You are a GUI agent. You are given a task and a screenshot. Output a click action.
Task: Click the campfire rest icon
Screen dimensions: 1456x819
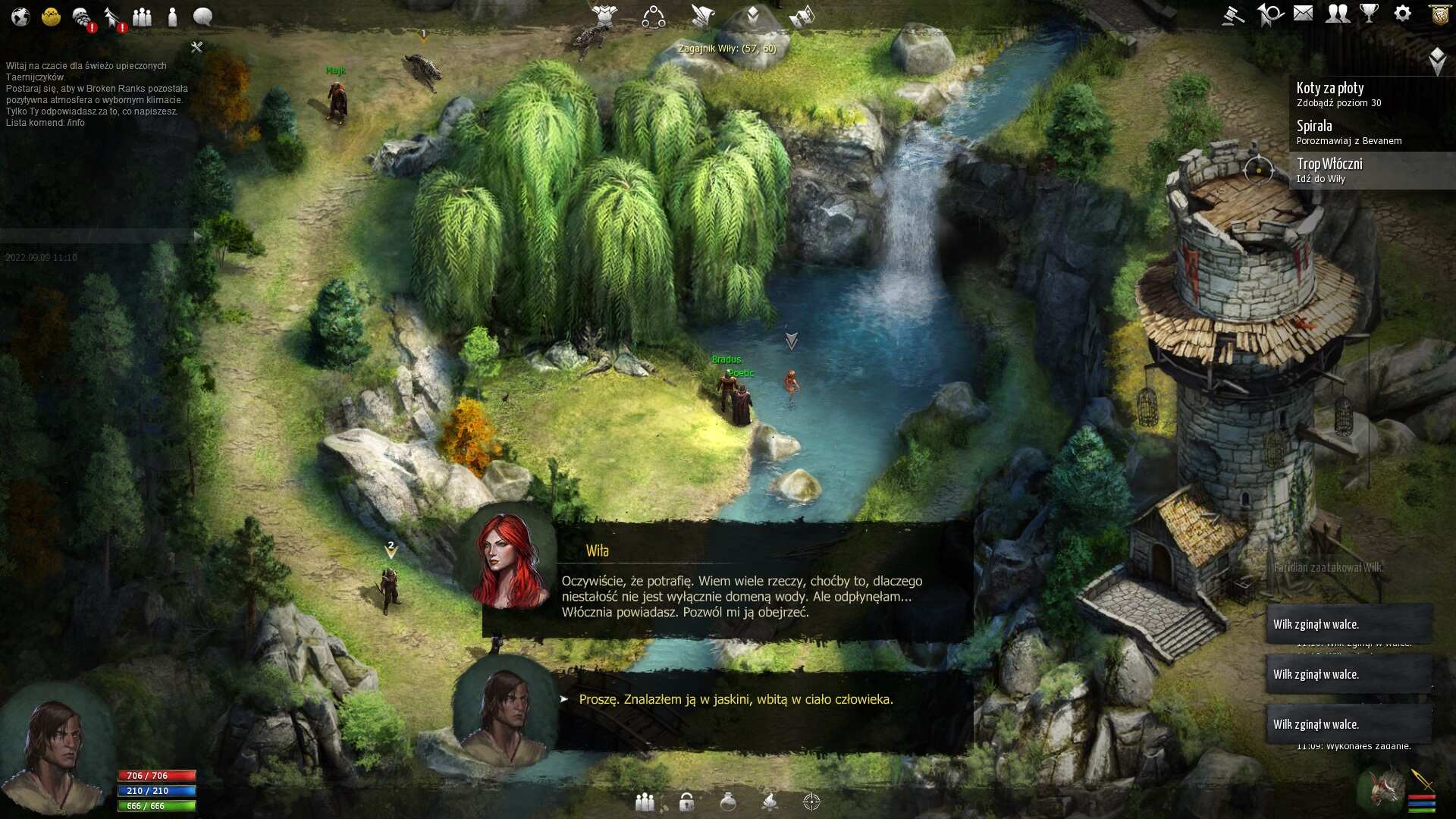(x=769, y=802)
